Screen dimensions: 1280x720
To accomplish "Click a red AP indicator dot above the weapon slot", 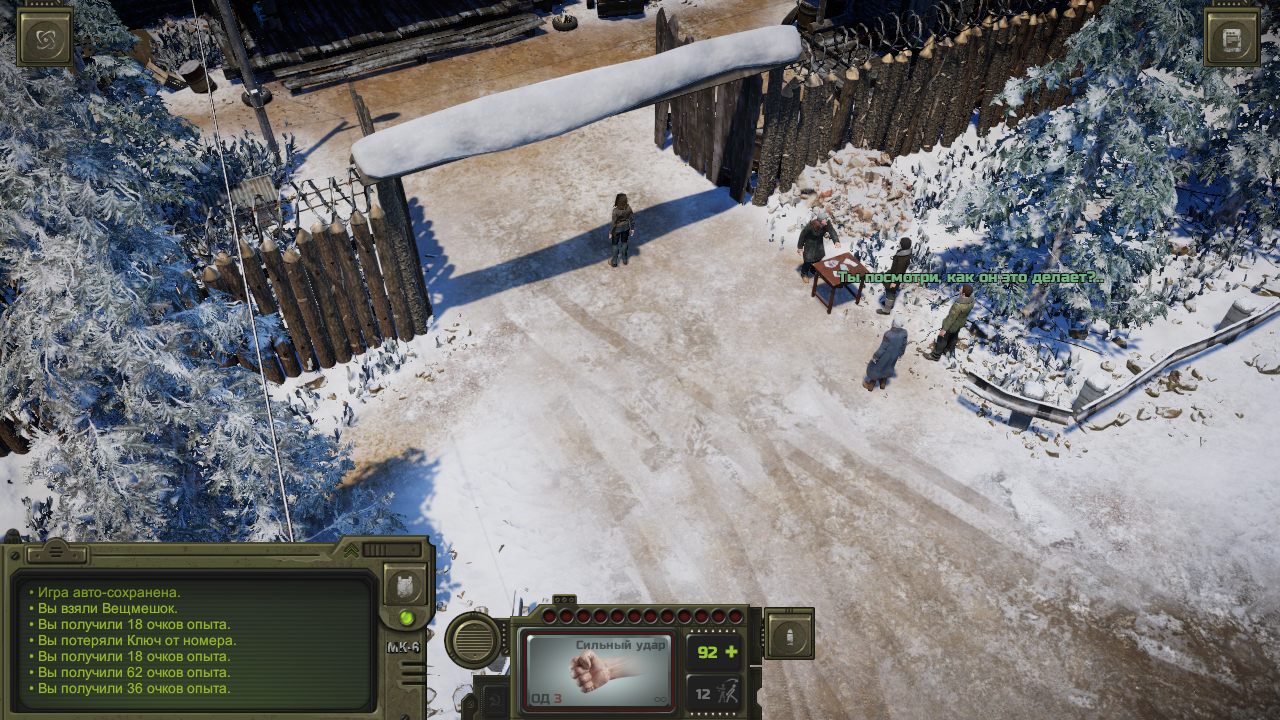I will point(600,615).
